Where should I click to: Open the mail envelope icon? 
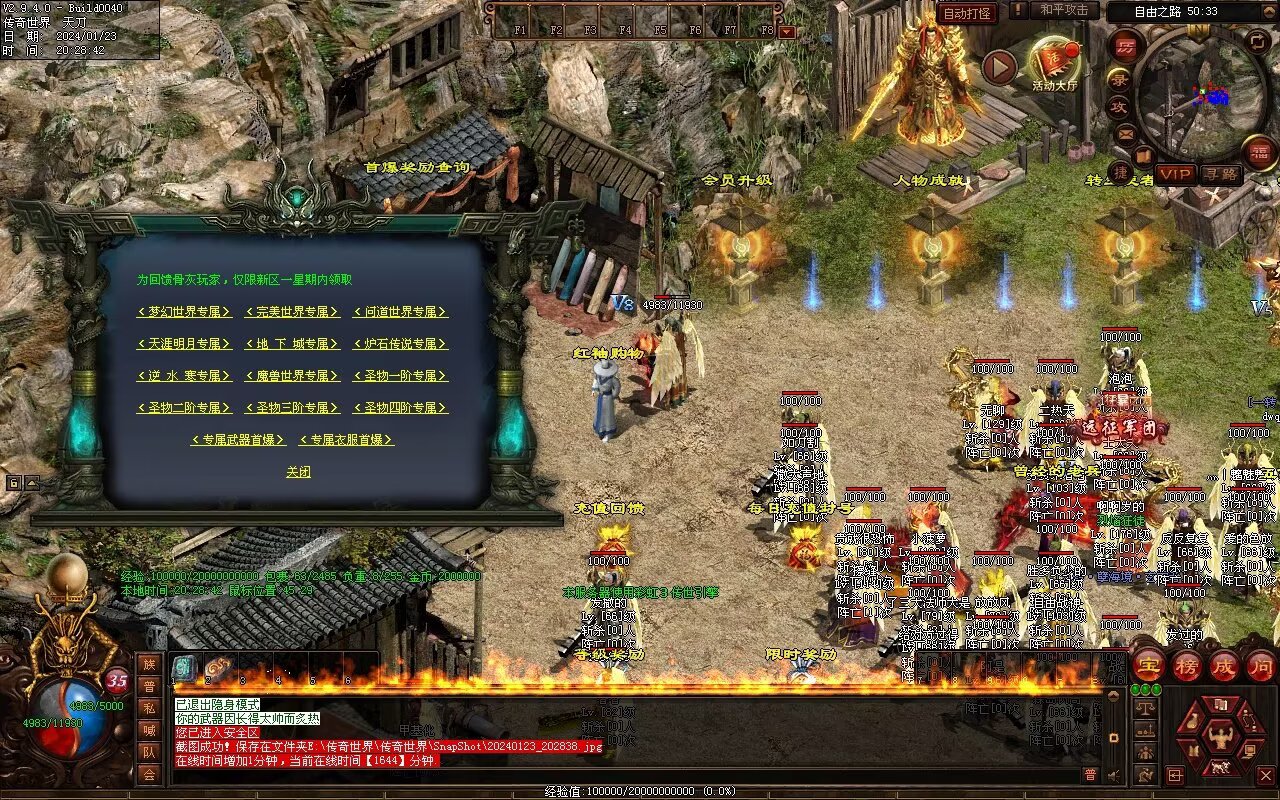(x=1126, y=134)
